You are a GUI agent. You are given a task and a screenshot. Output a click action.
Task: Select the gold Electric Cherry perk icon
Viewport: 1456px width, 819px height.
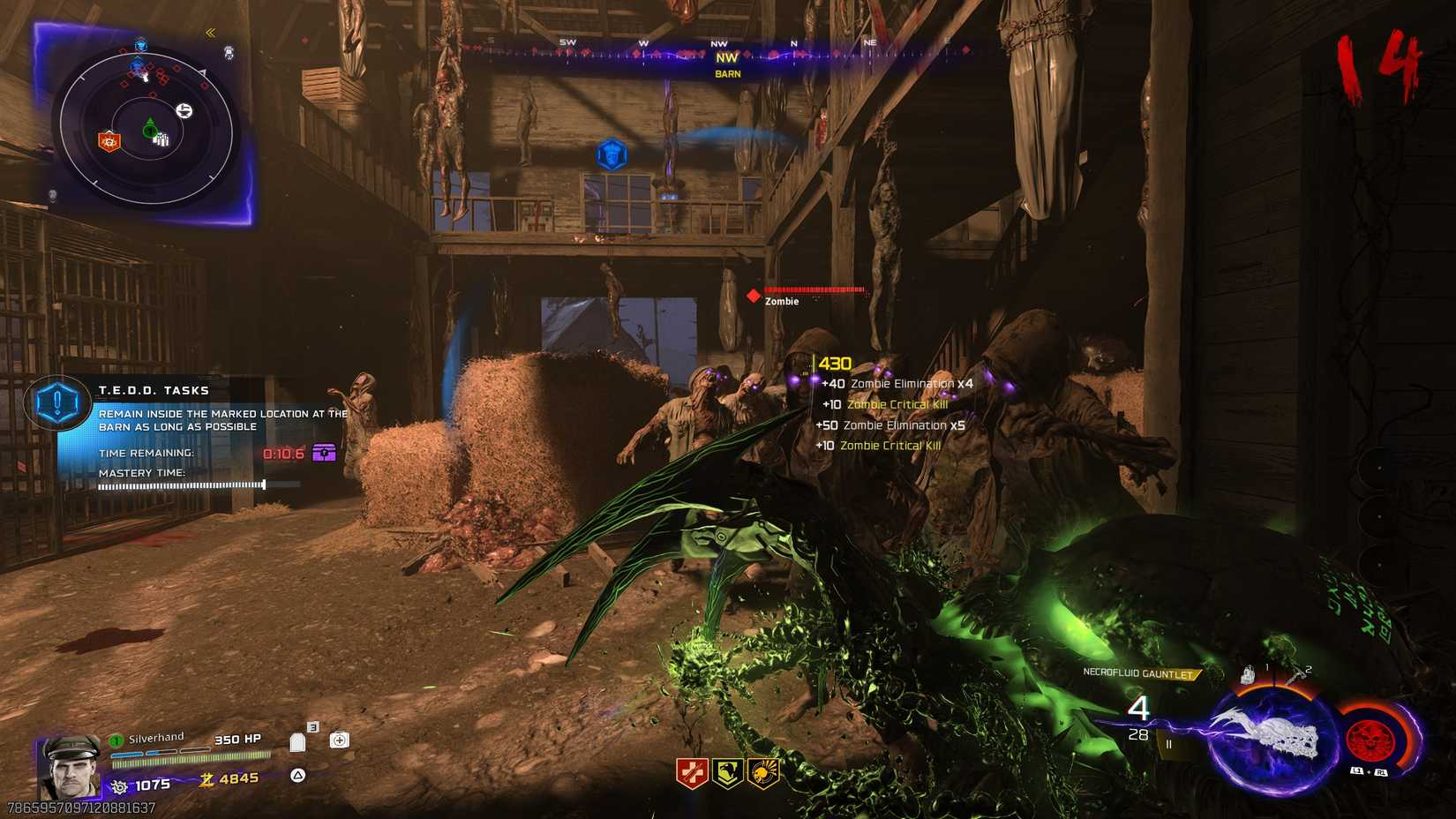click(x=764, y=772)
